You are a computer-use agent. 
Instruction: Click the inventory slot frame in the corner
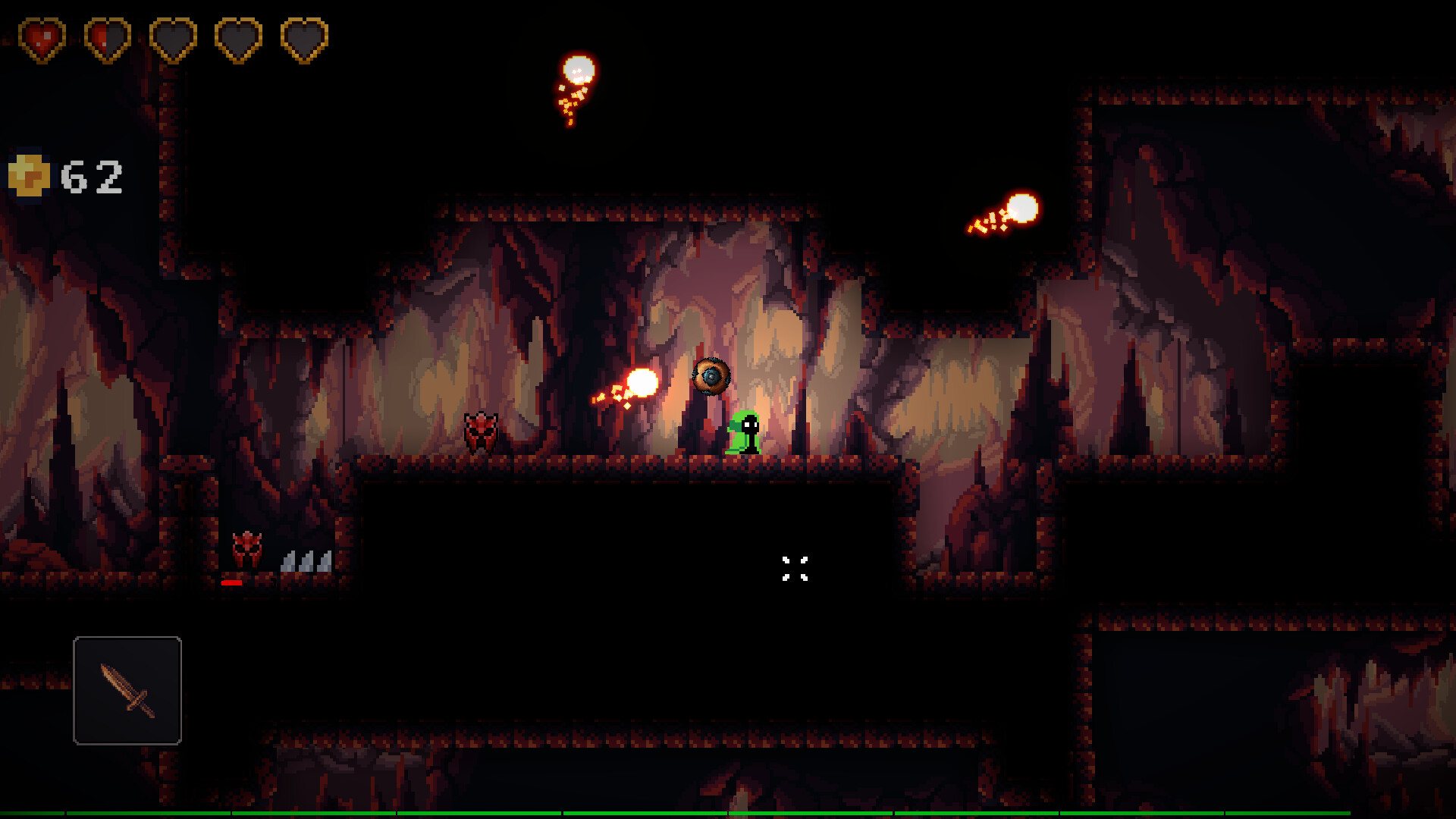pos(127,692)
